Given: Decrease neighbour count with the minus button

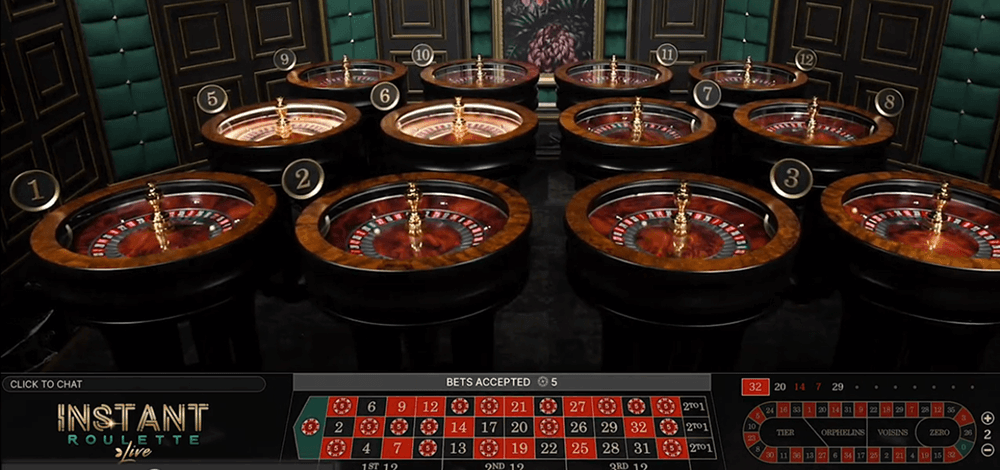Looking at the screenshot, I should 988,449.
